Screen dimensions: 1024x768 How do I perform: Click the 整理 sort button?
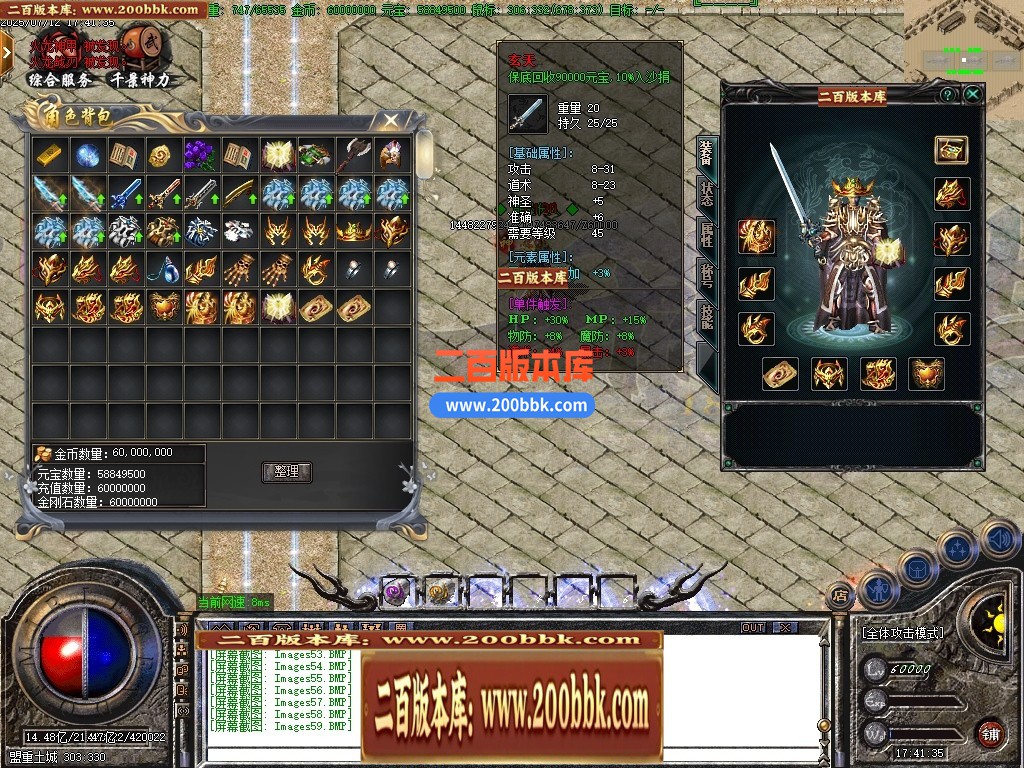287,472
